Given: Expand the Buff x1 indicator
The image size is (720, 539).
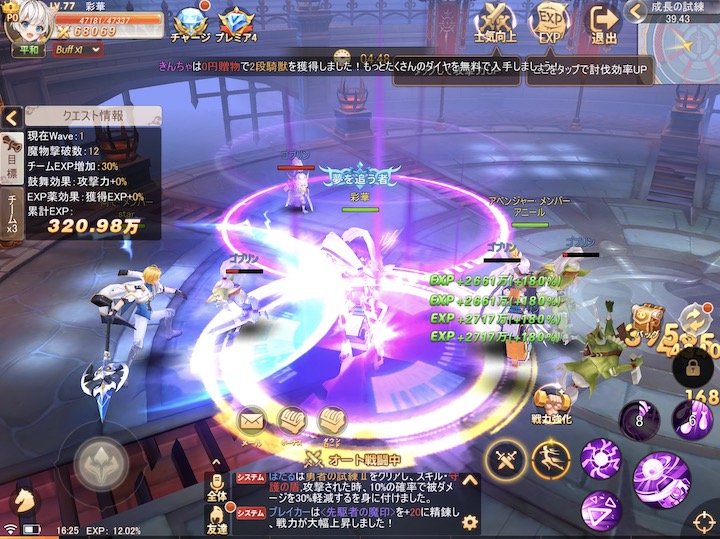Looking at the screenshot, I should 77,49.
